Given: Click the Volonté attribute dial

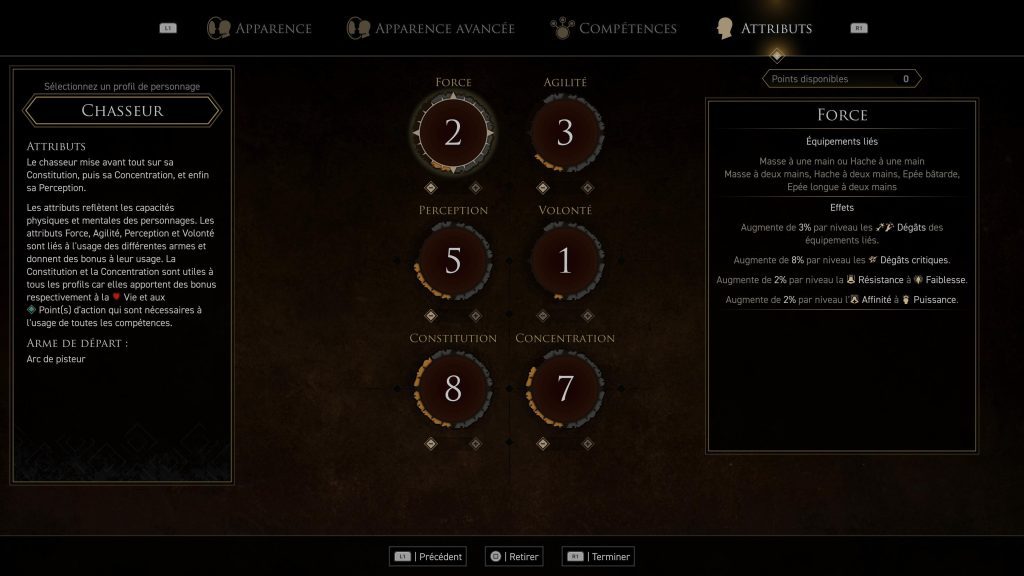Looking at the screenshot, I should 565,261.
